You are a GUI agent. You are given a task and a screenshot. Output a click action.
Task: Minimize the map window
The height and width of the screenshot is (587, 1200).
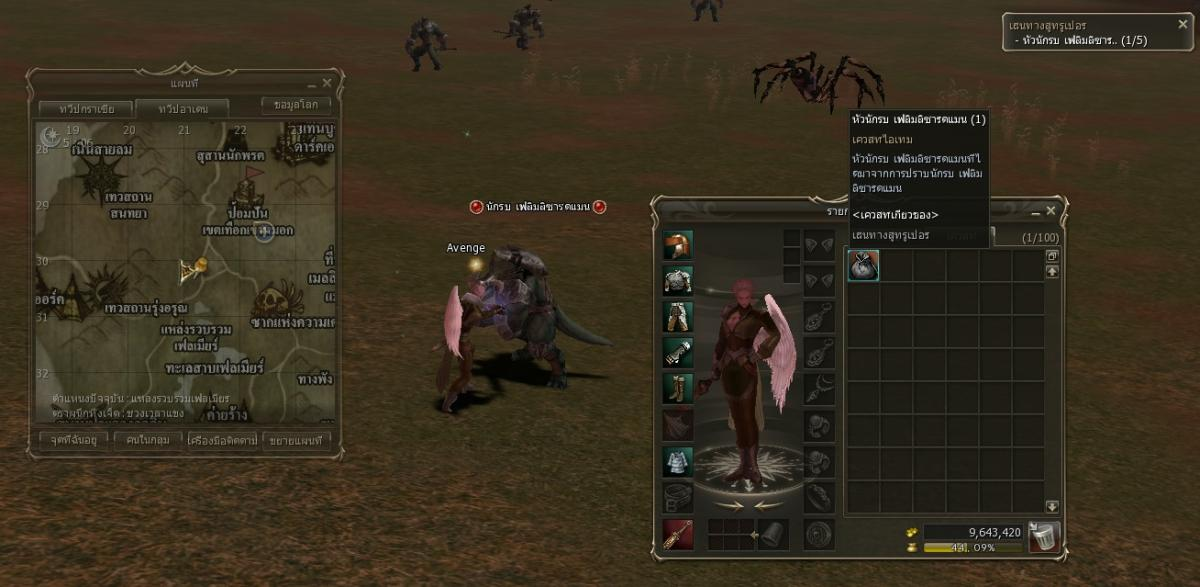point(312,84)
